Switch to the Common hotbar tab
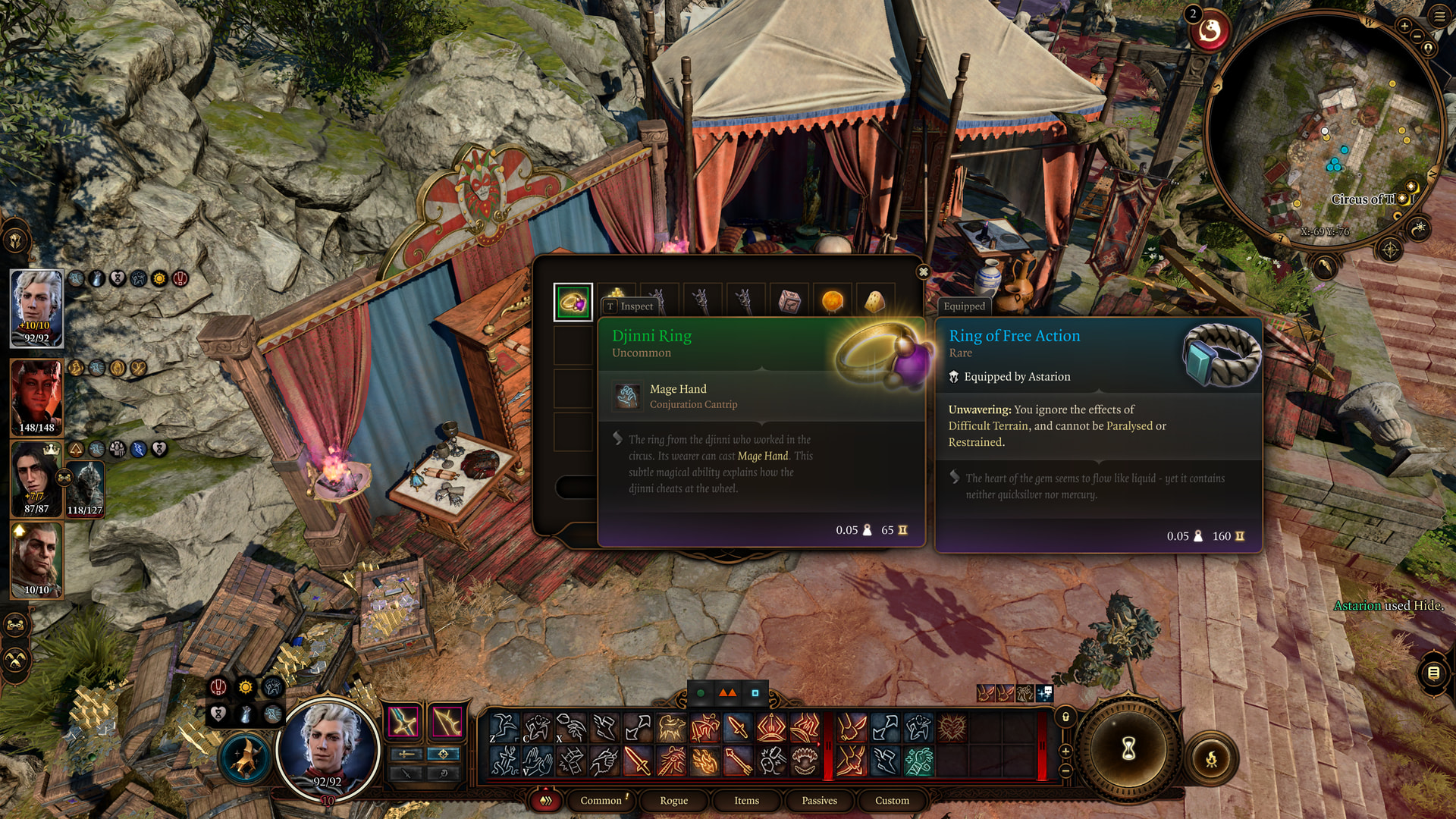The image size is (1456, 819). [x=601, y=800]
